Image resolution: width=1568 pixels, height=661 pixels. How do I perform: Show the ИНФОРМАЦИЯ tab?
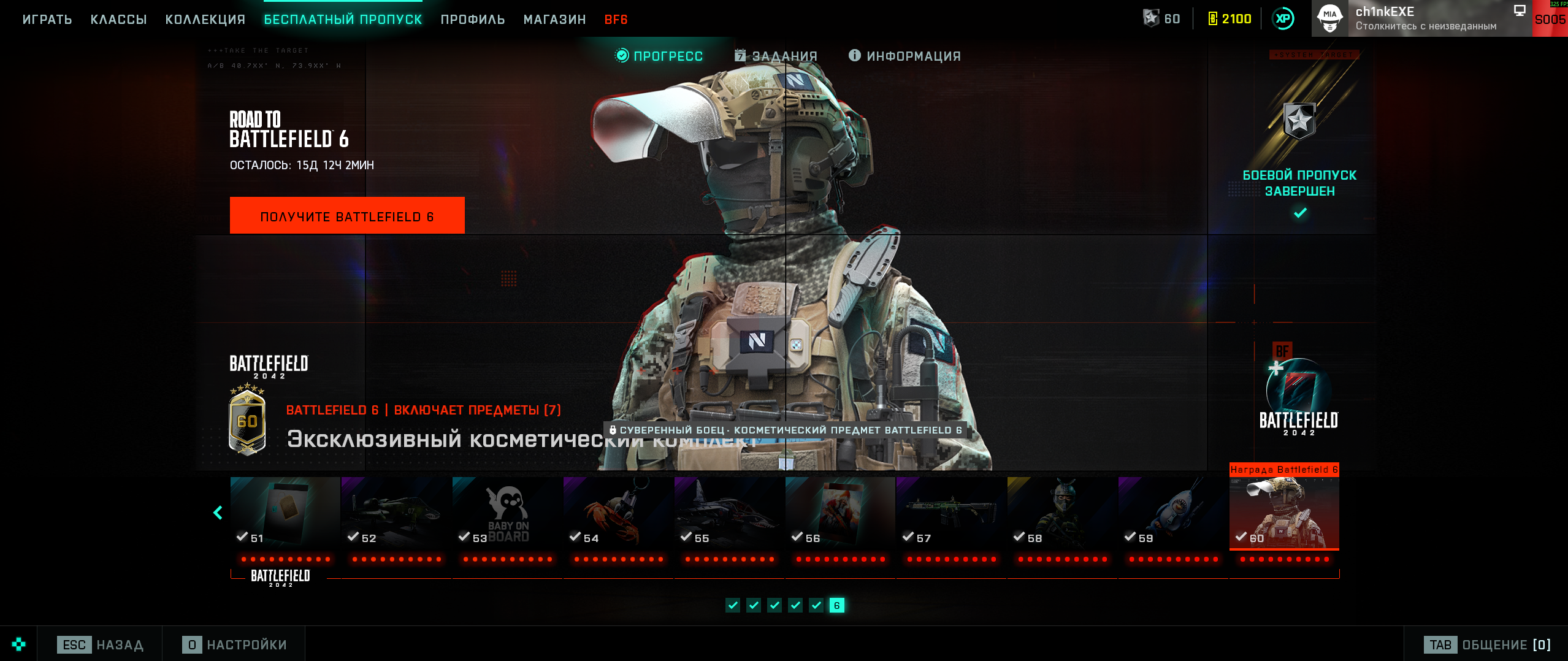click(x=904, y=56)
